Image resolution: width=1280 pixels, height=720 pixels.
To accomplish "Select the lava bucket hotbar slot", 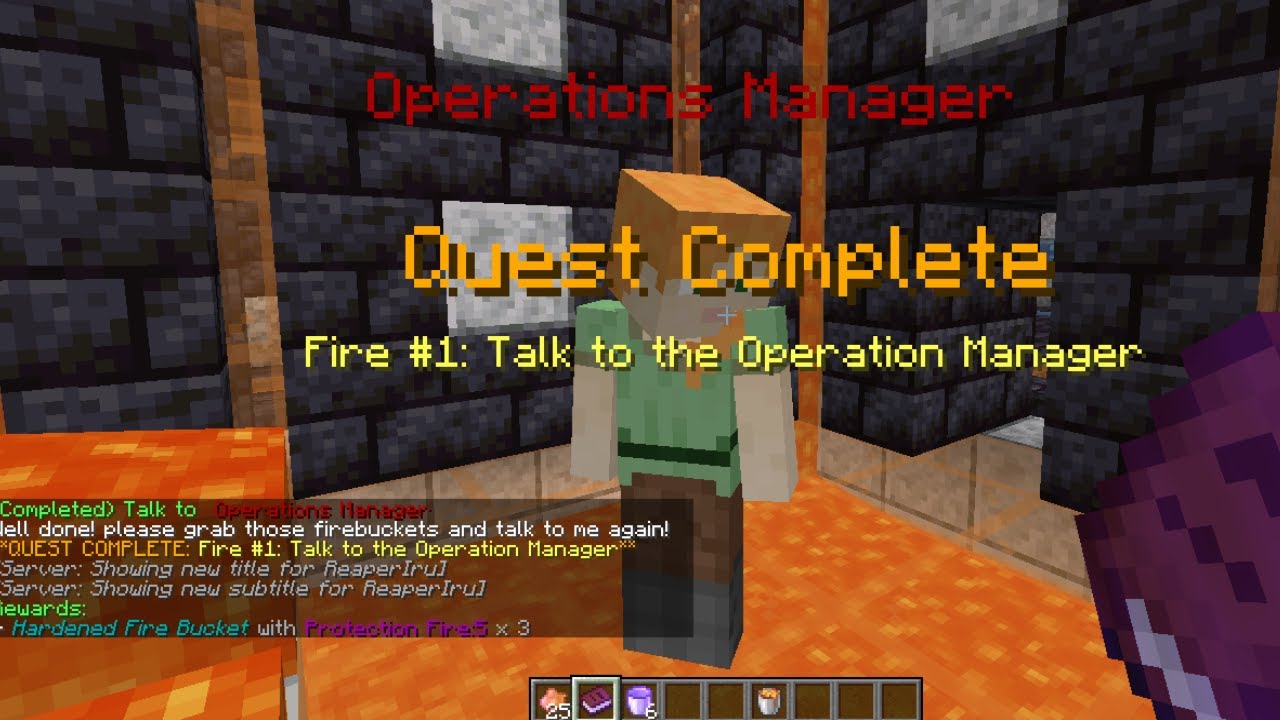I will (769, 699).
